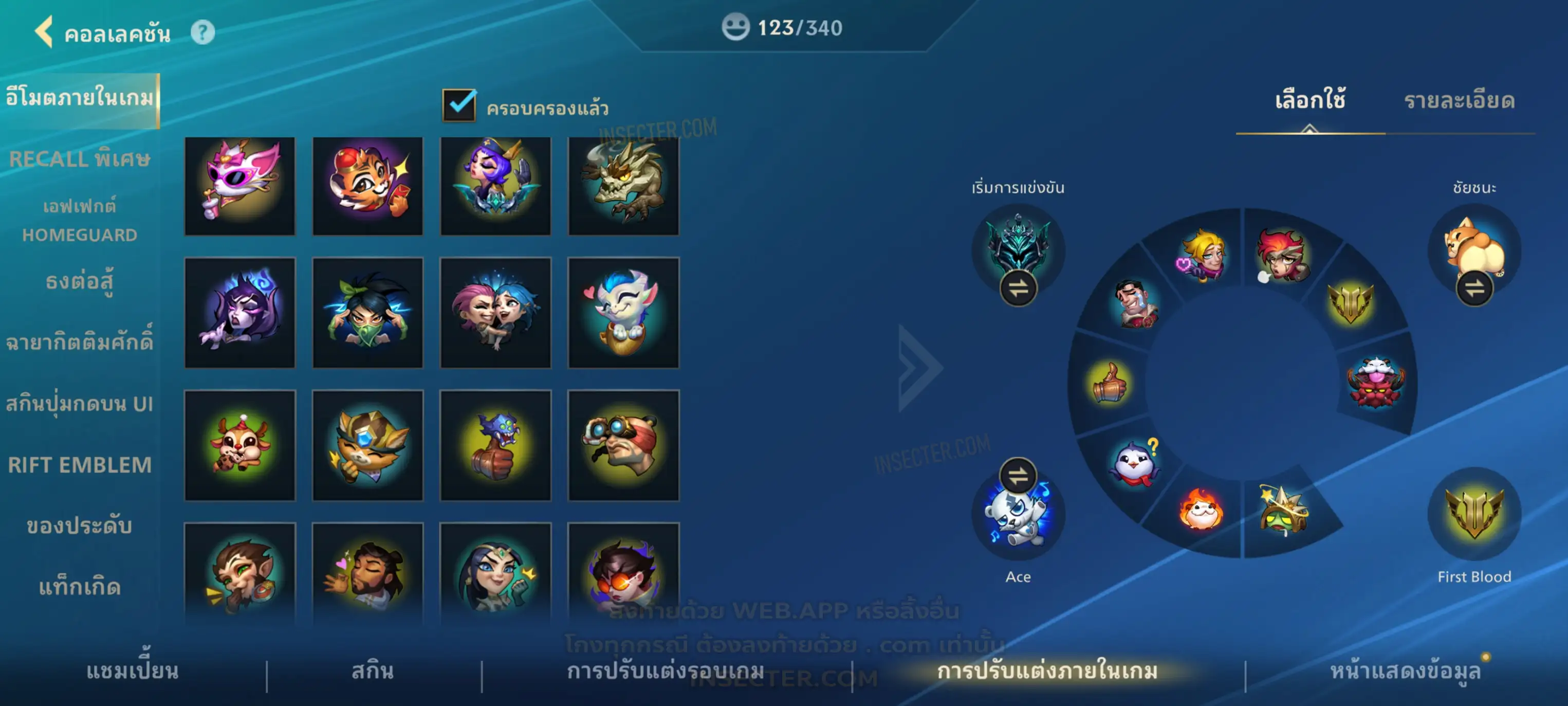Go back from the collection screen
The height and width of the screenshot is (706, 1568).
point(44,32)
